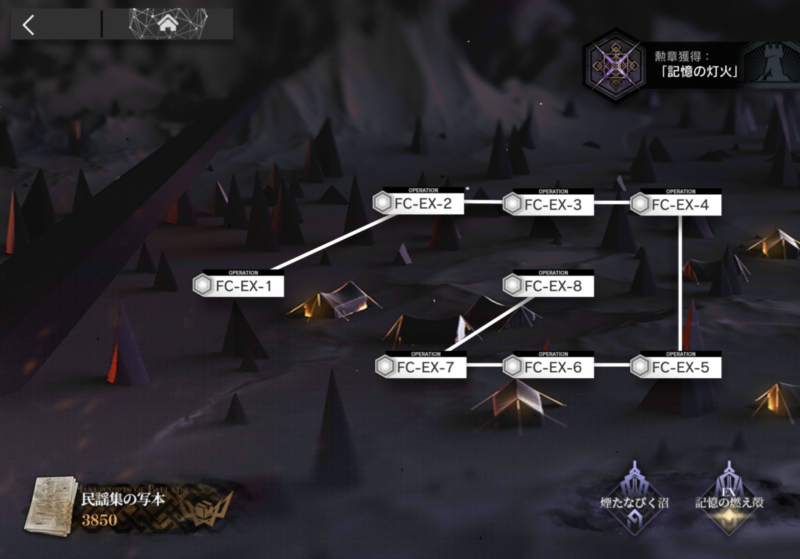800x559 pixels.
Task: Return to the home screen
Action: coord(168,24)
